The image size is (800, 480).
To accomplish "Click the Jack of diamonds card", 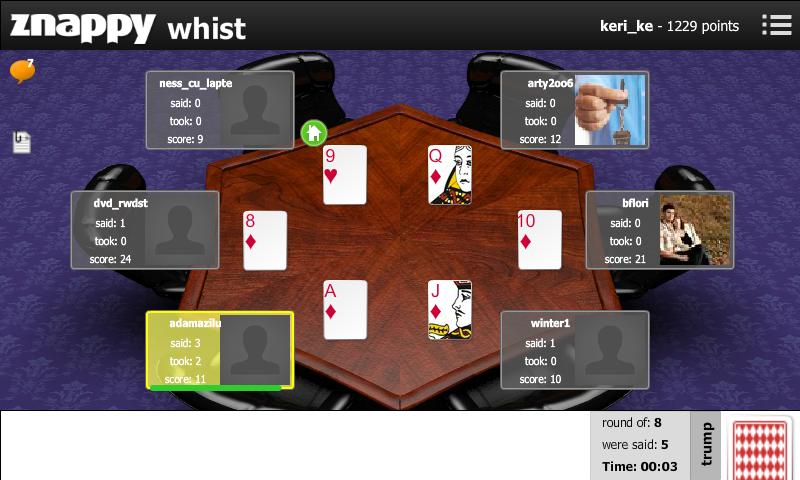I will (x=449, y=310).
